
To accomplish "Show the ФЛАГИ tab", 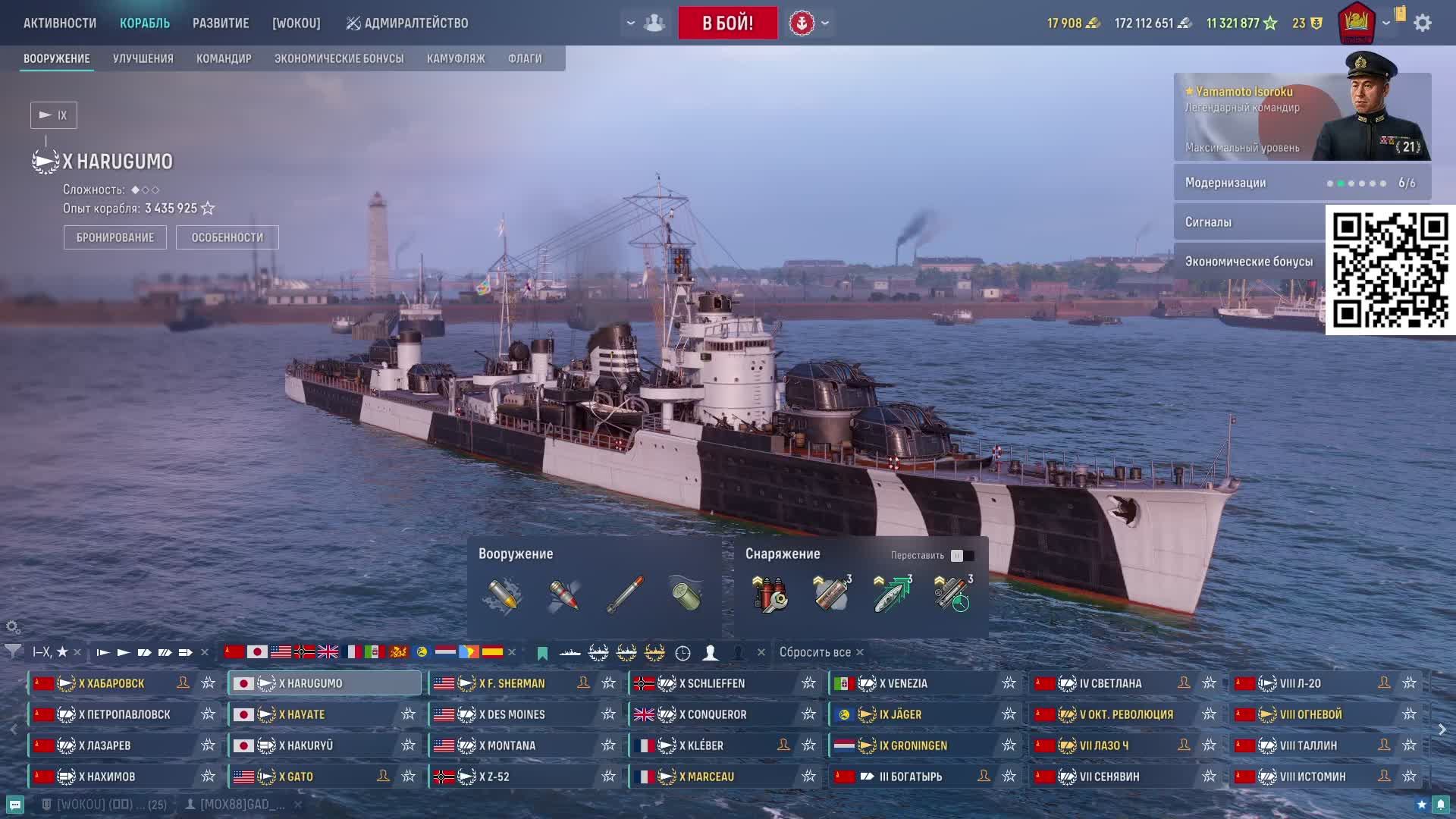I will [x=525, y=58].
